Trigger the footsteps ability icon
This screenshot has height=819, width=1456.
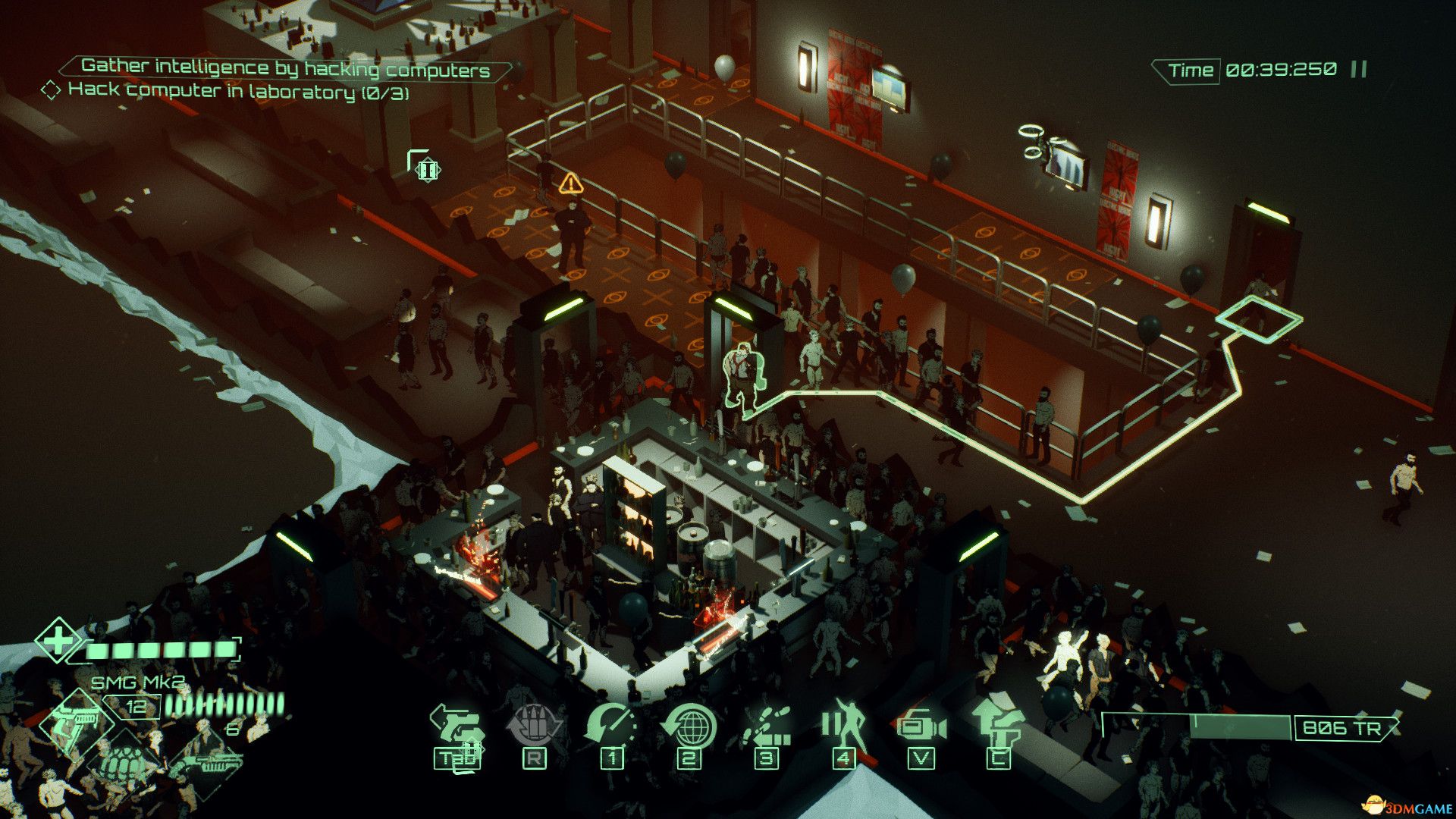coord(767,726)
